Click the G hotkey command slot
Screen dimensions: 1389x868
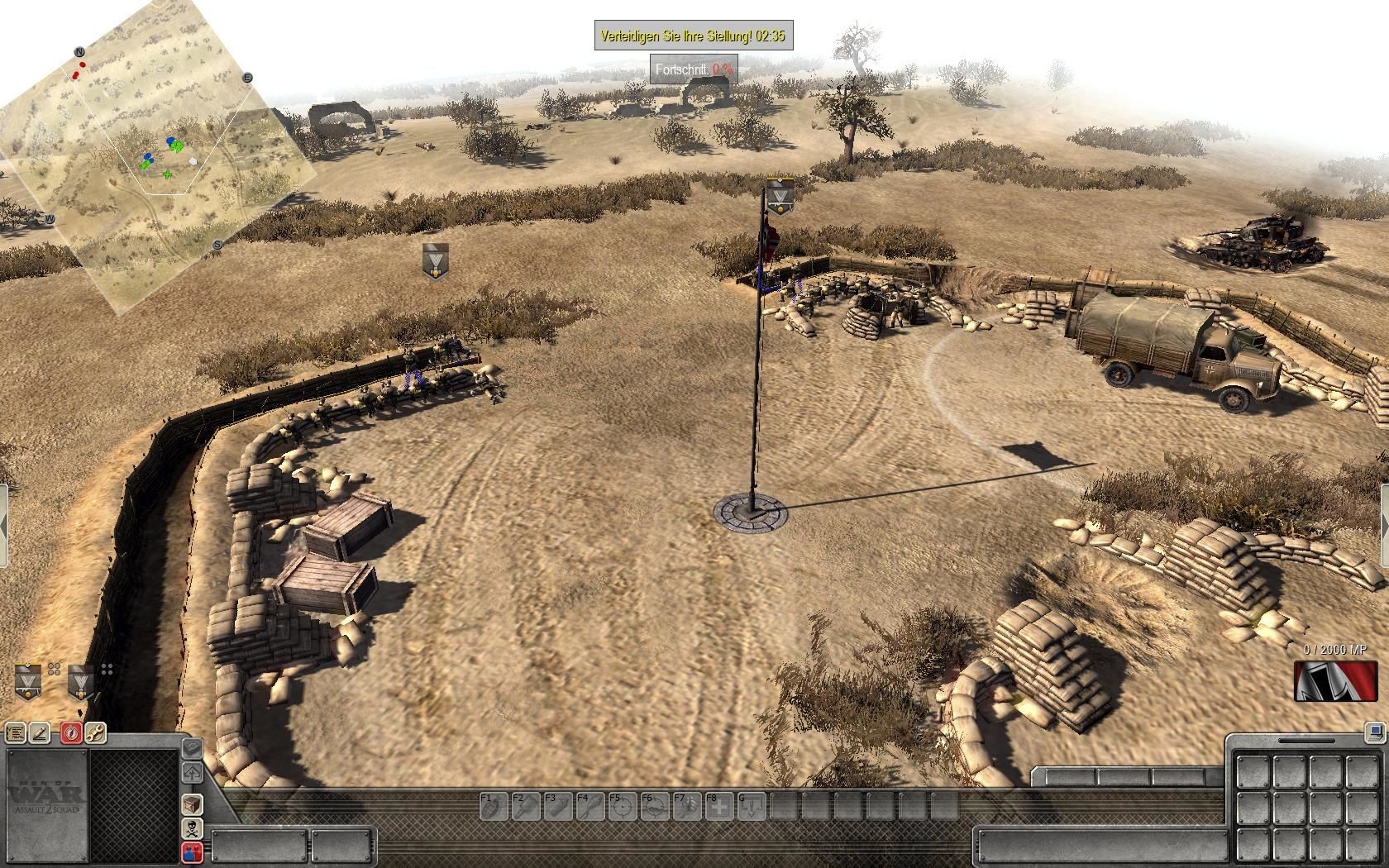751,806
